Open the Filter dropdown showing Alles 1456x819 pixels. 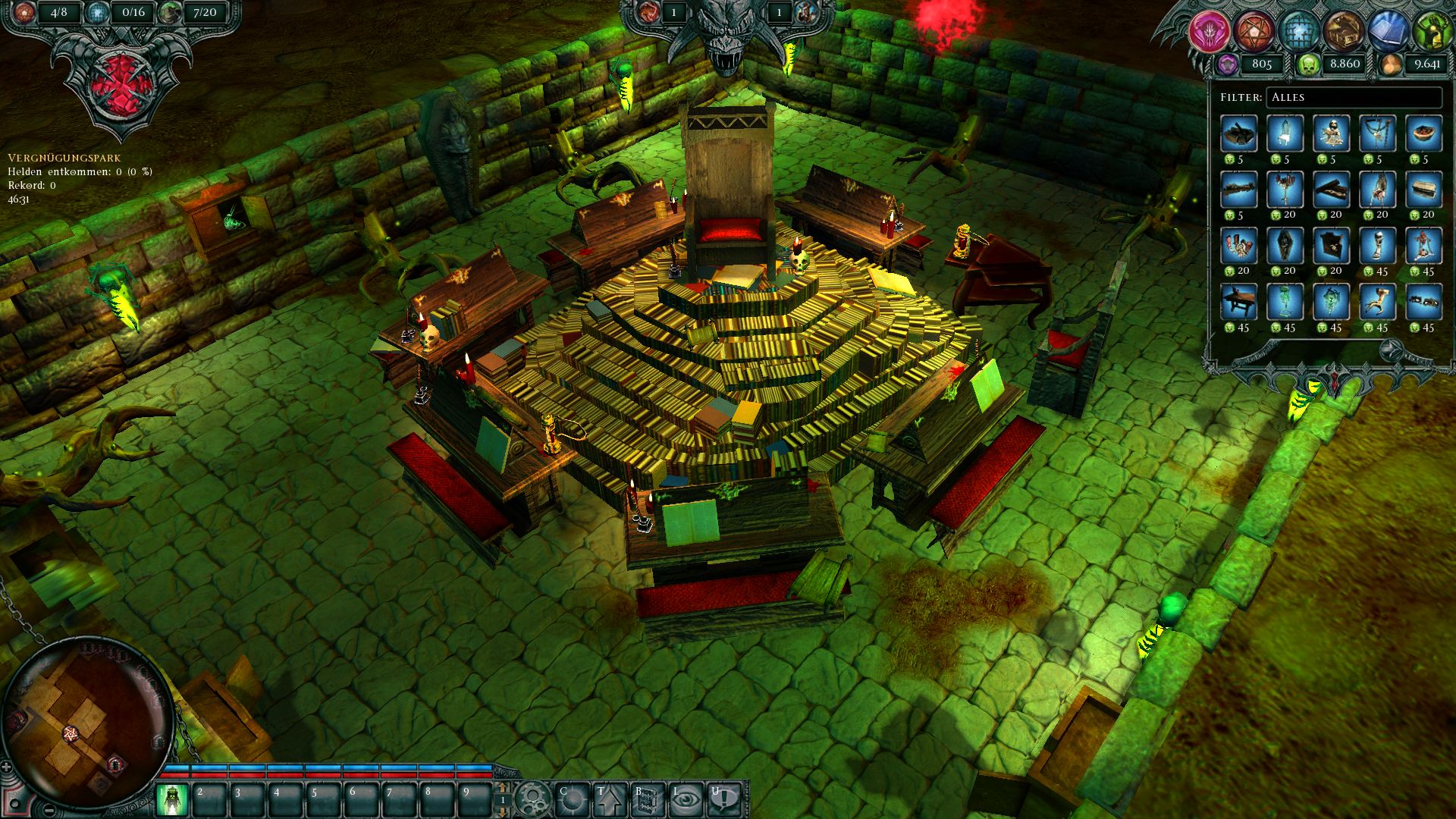(1354, 97)
